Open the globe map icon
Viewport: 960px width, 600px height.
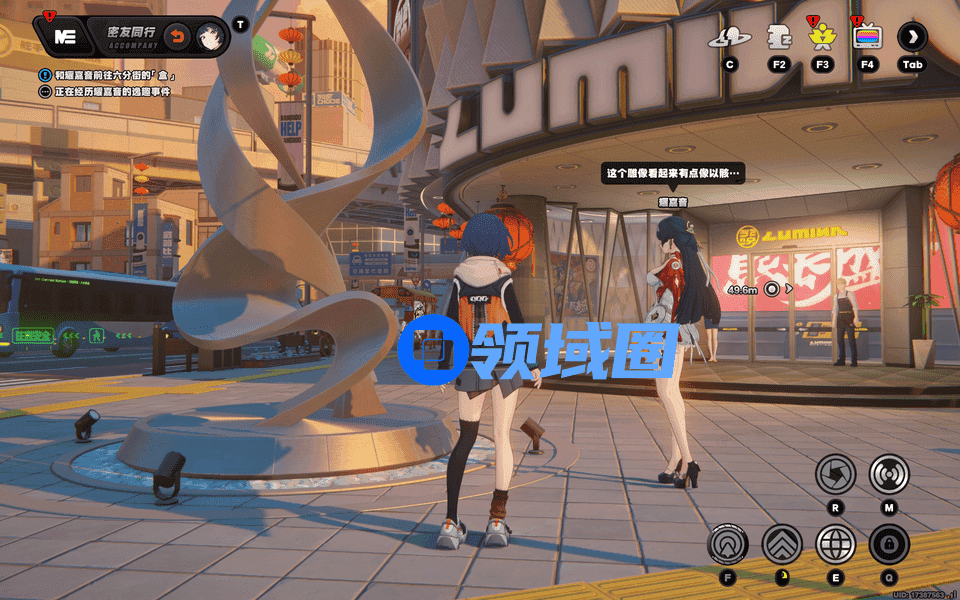pos(835,545)
